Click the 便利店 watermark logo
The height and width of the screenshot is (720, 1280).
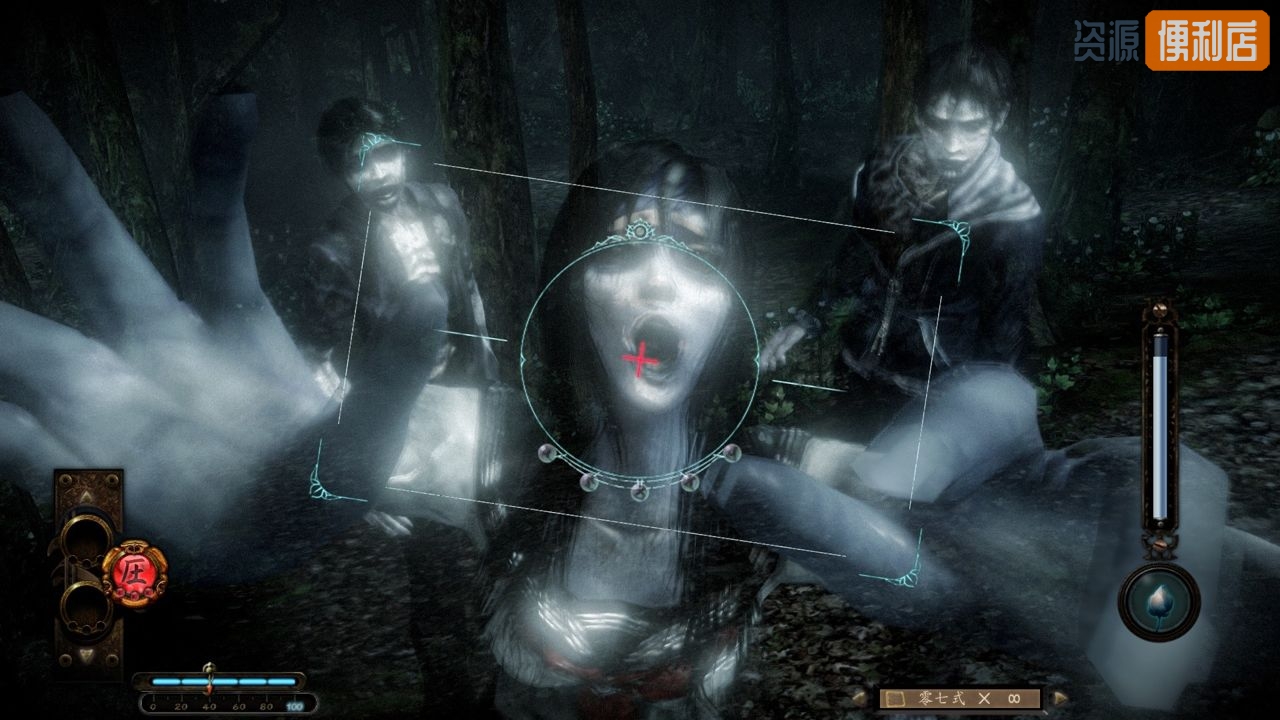(1206, 40)
